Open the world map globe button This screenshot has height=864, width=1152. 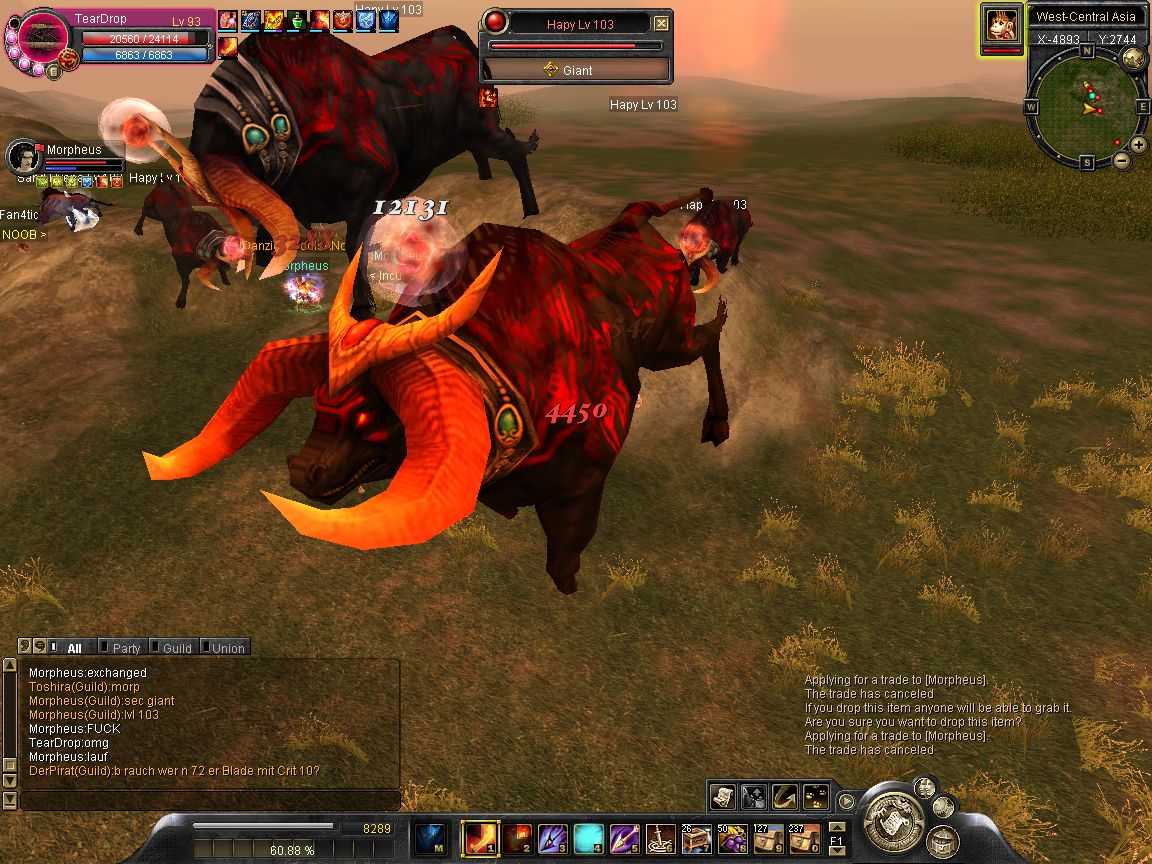pos(1133,57)
